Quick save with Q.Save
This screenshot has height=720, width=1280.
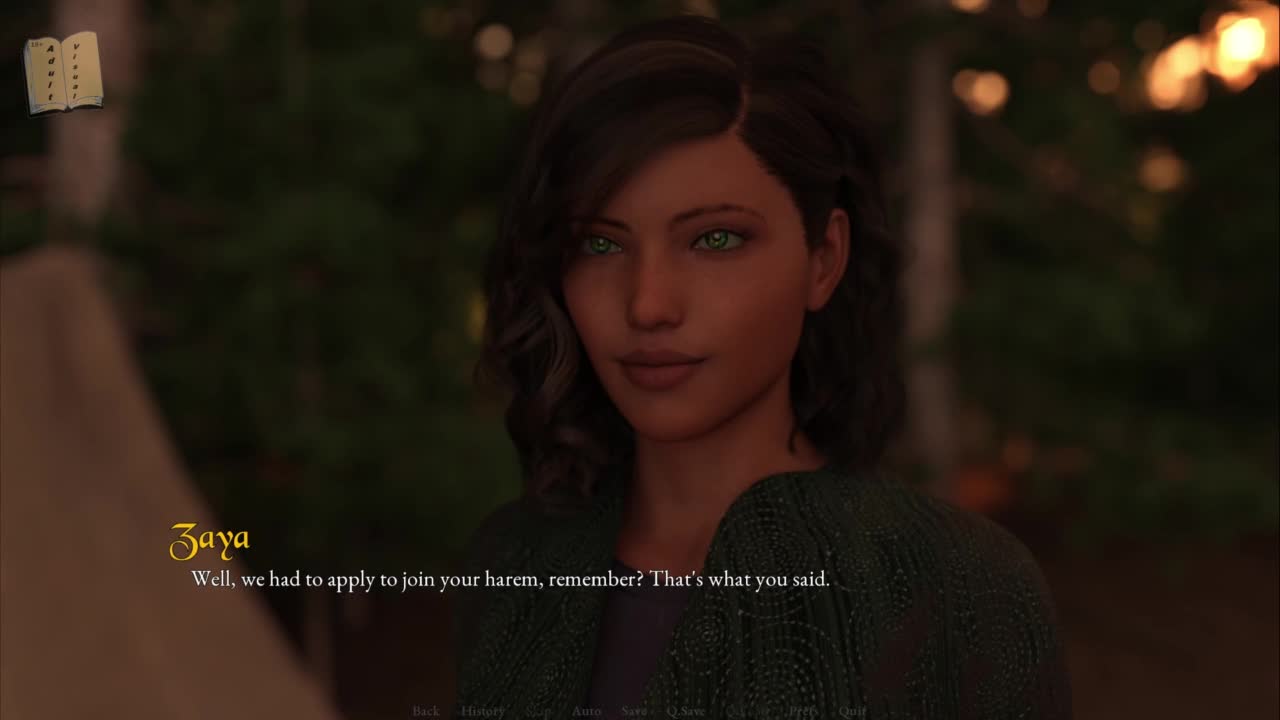[x=686, y=711]
